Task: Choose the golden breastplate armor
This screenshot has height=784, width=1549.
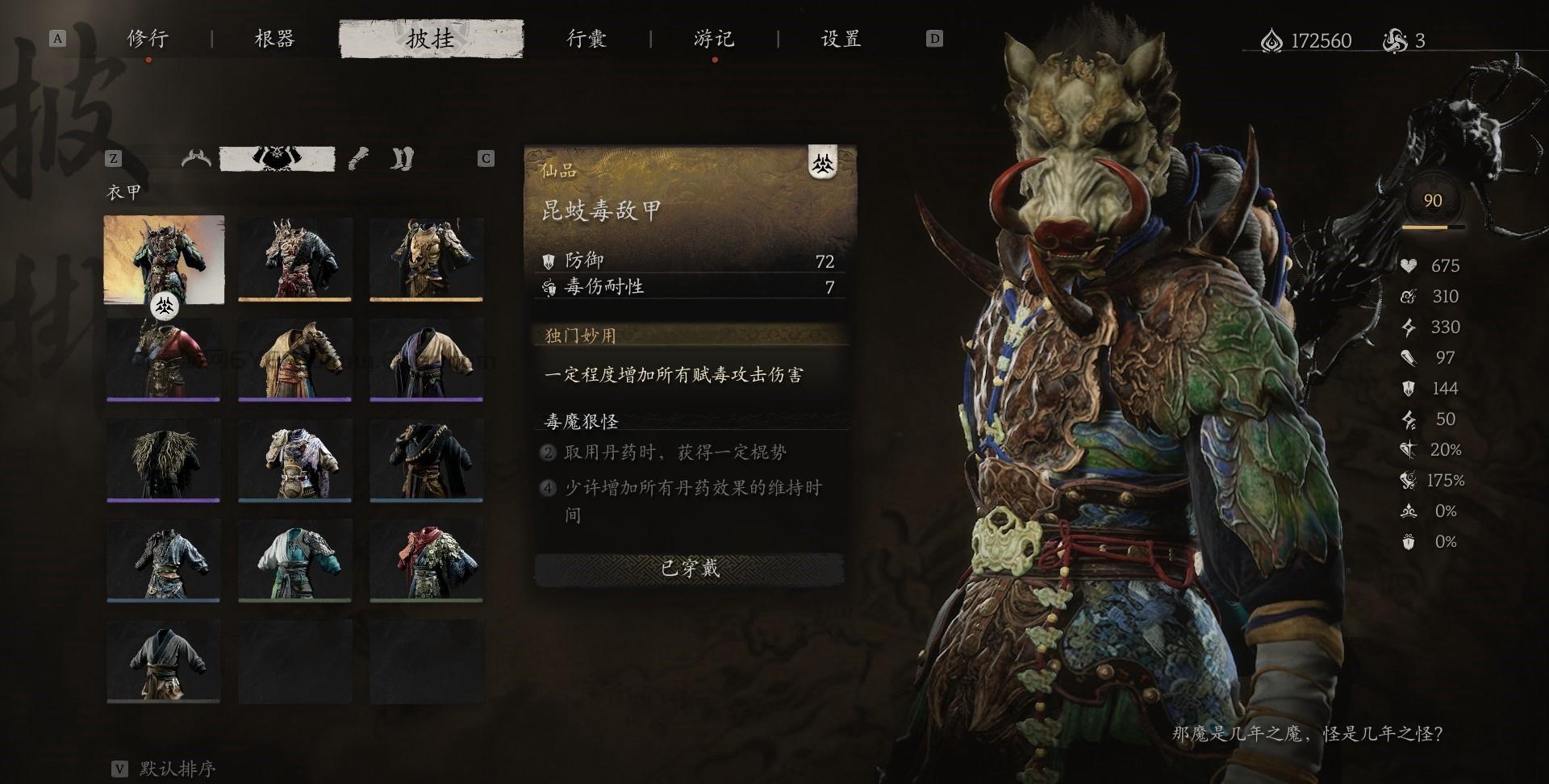Action: 426,258
